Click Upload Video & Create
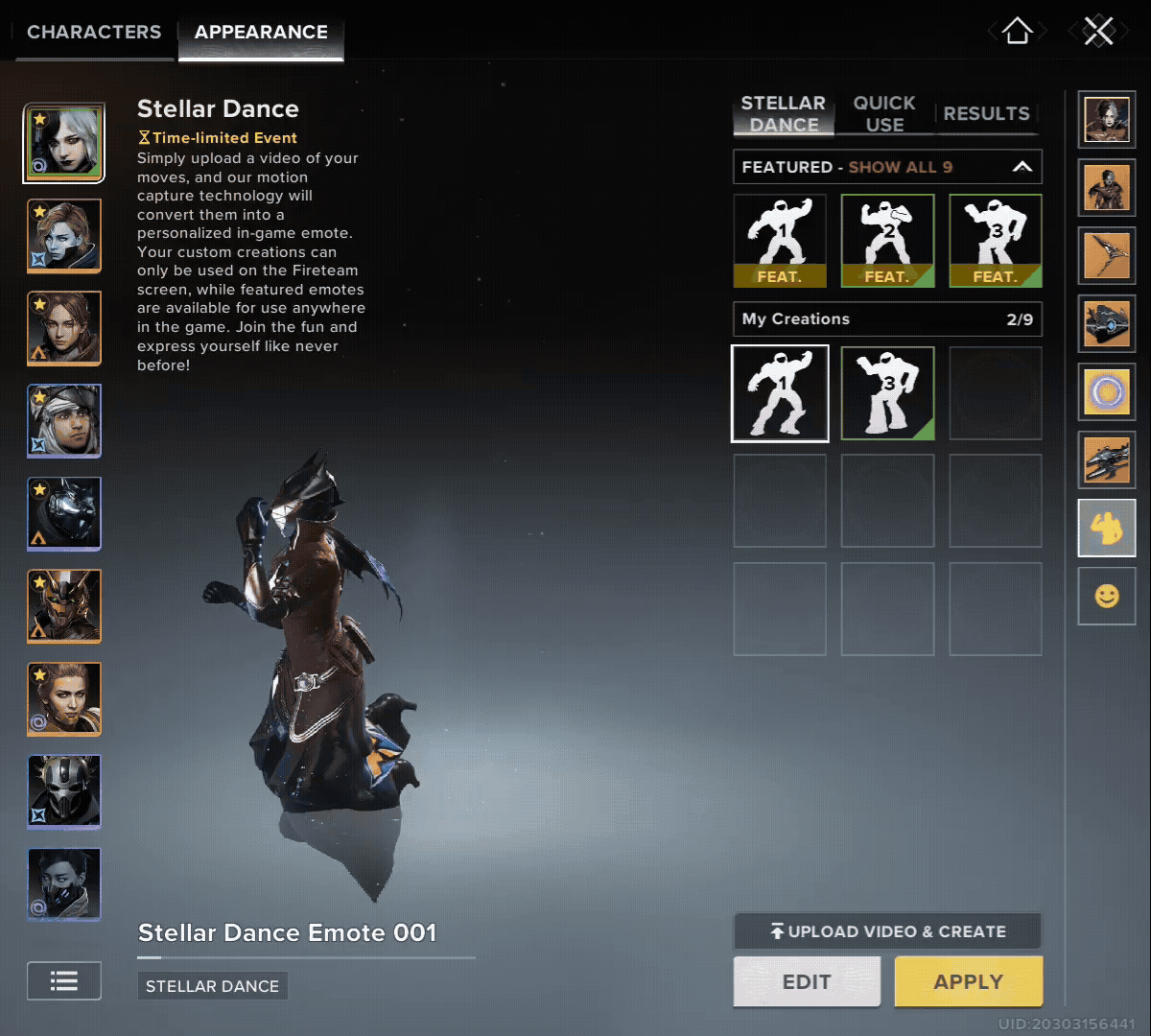Screen dimensions: 1151x1036 pos(887,931)
